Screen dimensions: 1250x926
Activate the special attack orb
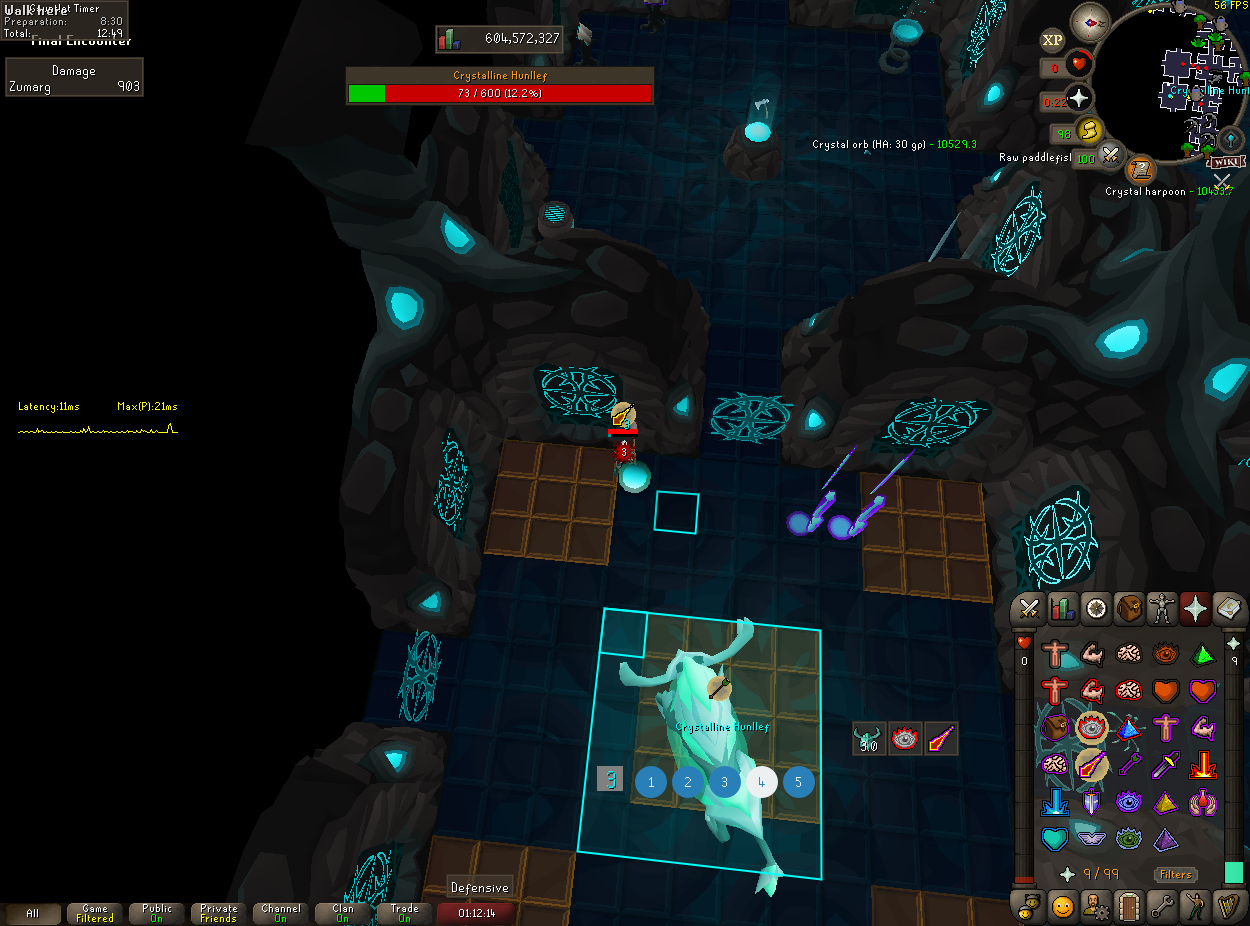pos(1111,156)
